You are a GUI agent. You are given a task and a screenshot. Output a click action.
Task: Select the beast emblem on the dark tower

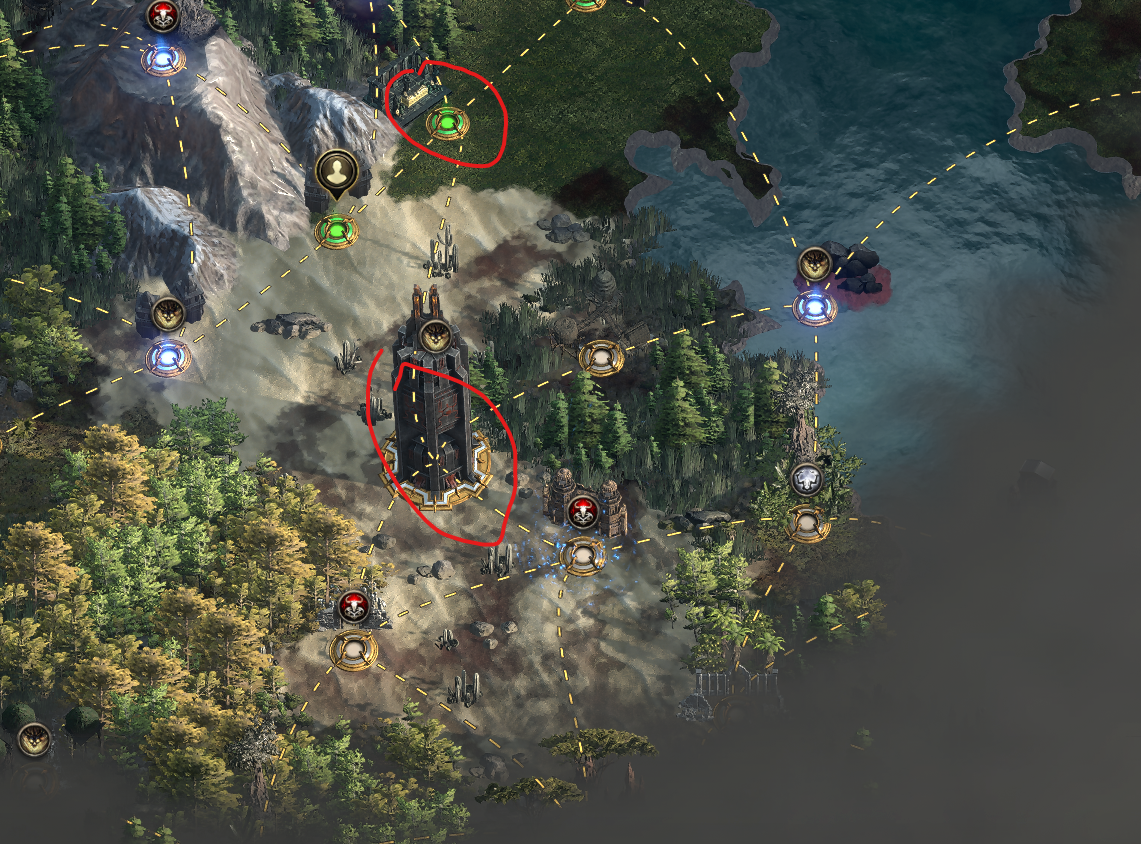(433, 336)
